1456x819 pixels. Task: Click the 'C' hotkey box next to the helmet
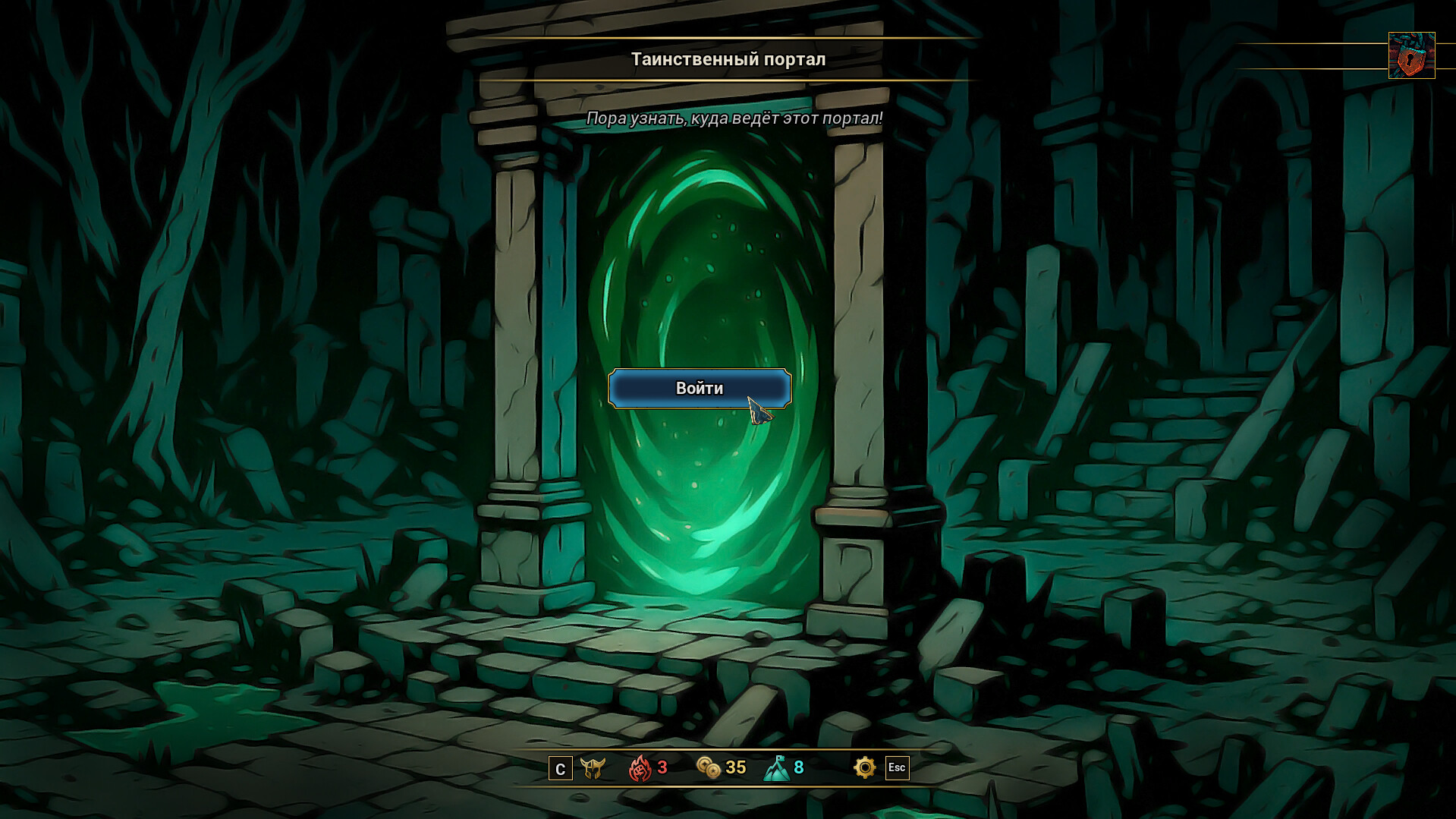click(559, 768)
